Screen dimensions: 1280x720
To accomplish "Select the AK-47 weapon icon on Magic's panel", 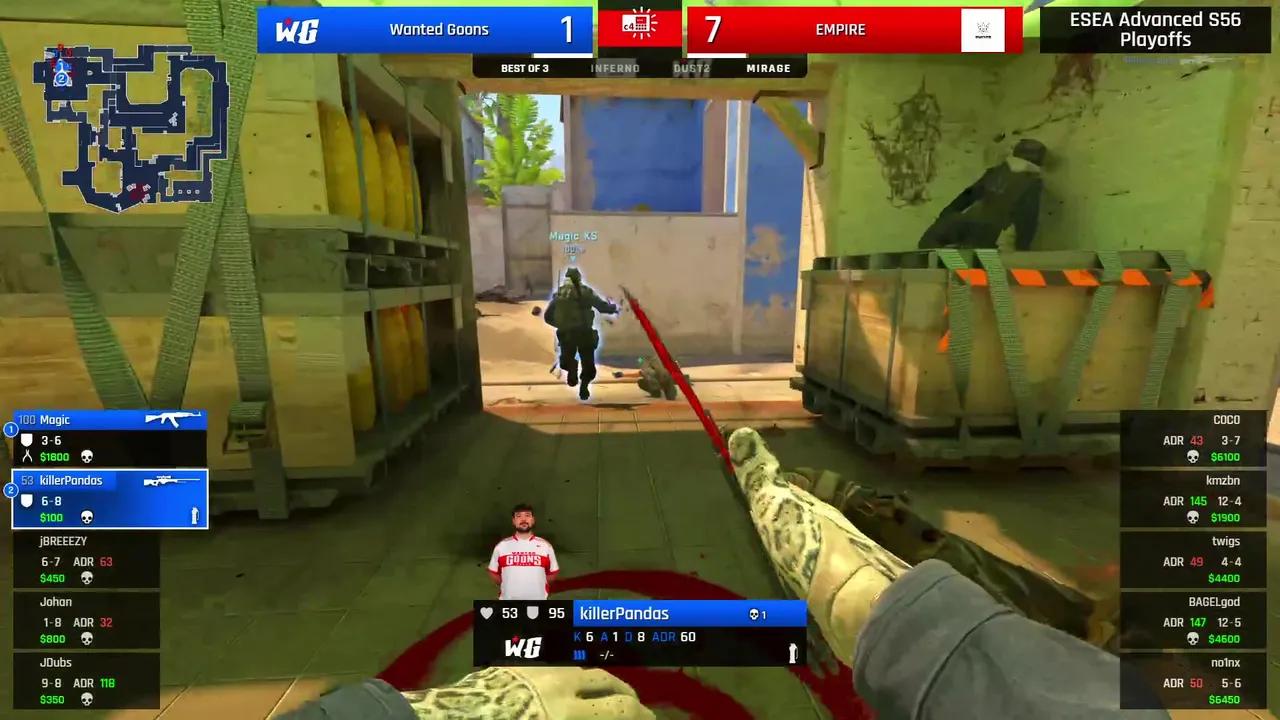I will (x=172, y=419).
